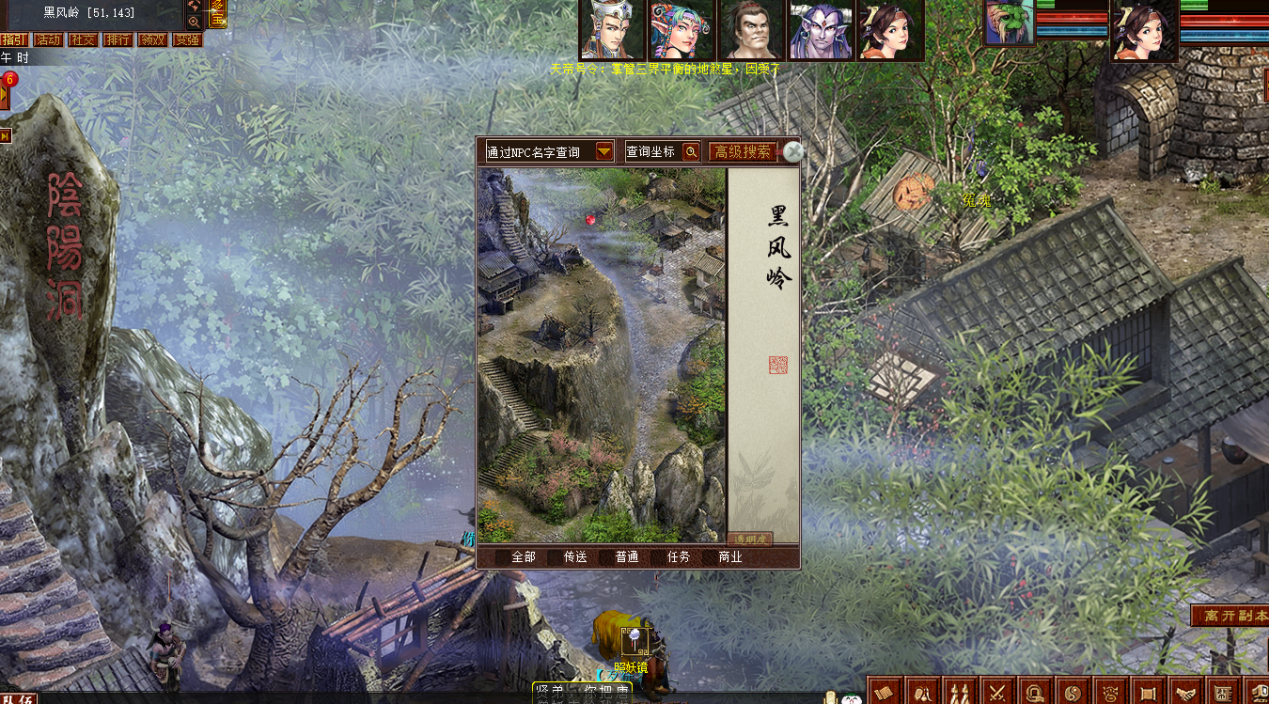Choose the 普通 map filter
The image size is (1269, 704).
[627, 557]
